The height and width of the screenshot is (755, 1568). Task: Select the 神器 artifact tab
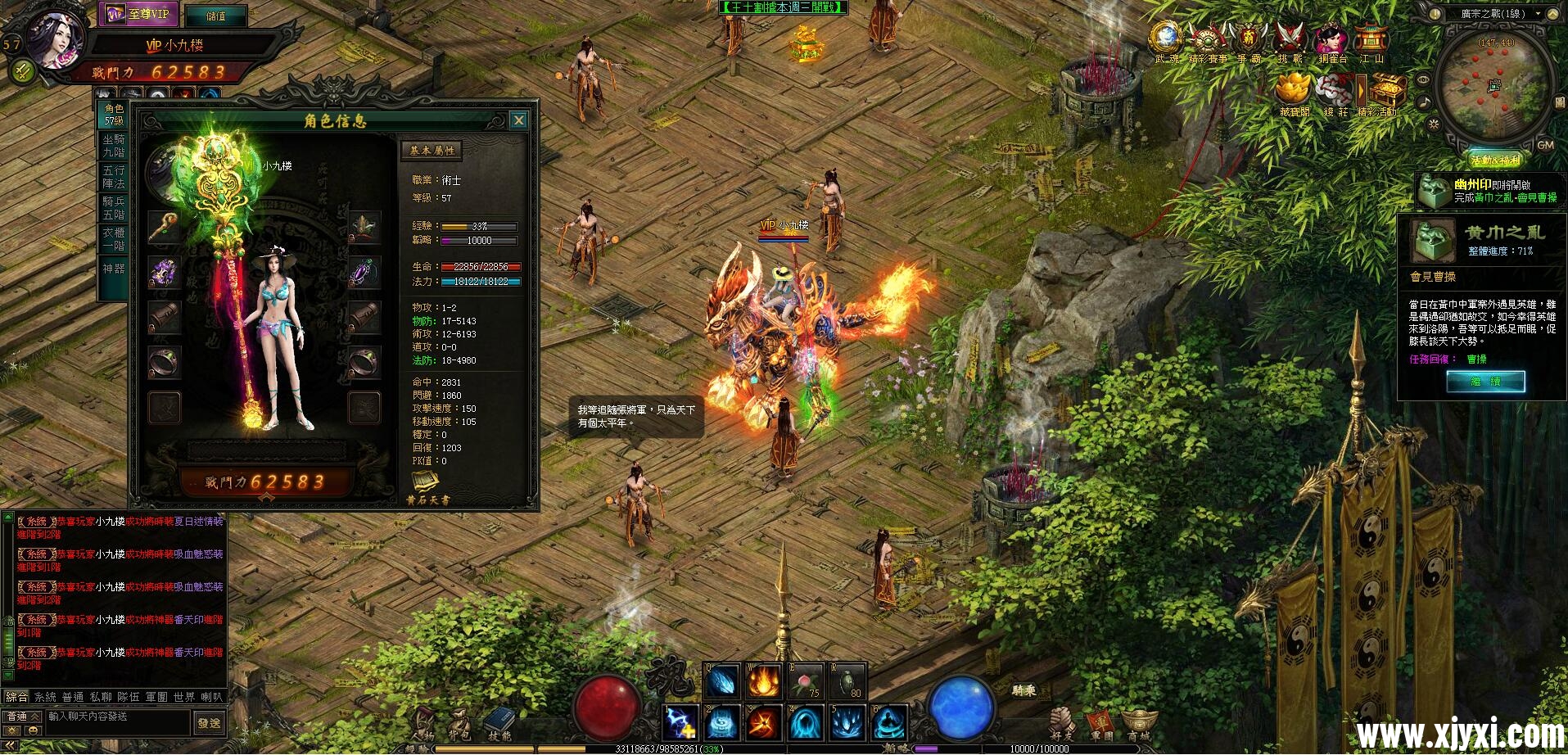114,269
